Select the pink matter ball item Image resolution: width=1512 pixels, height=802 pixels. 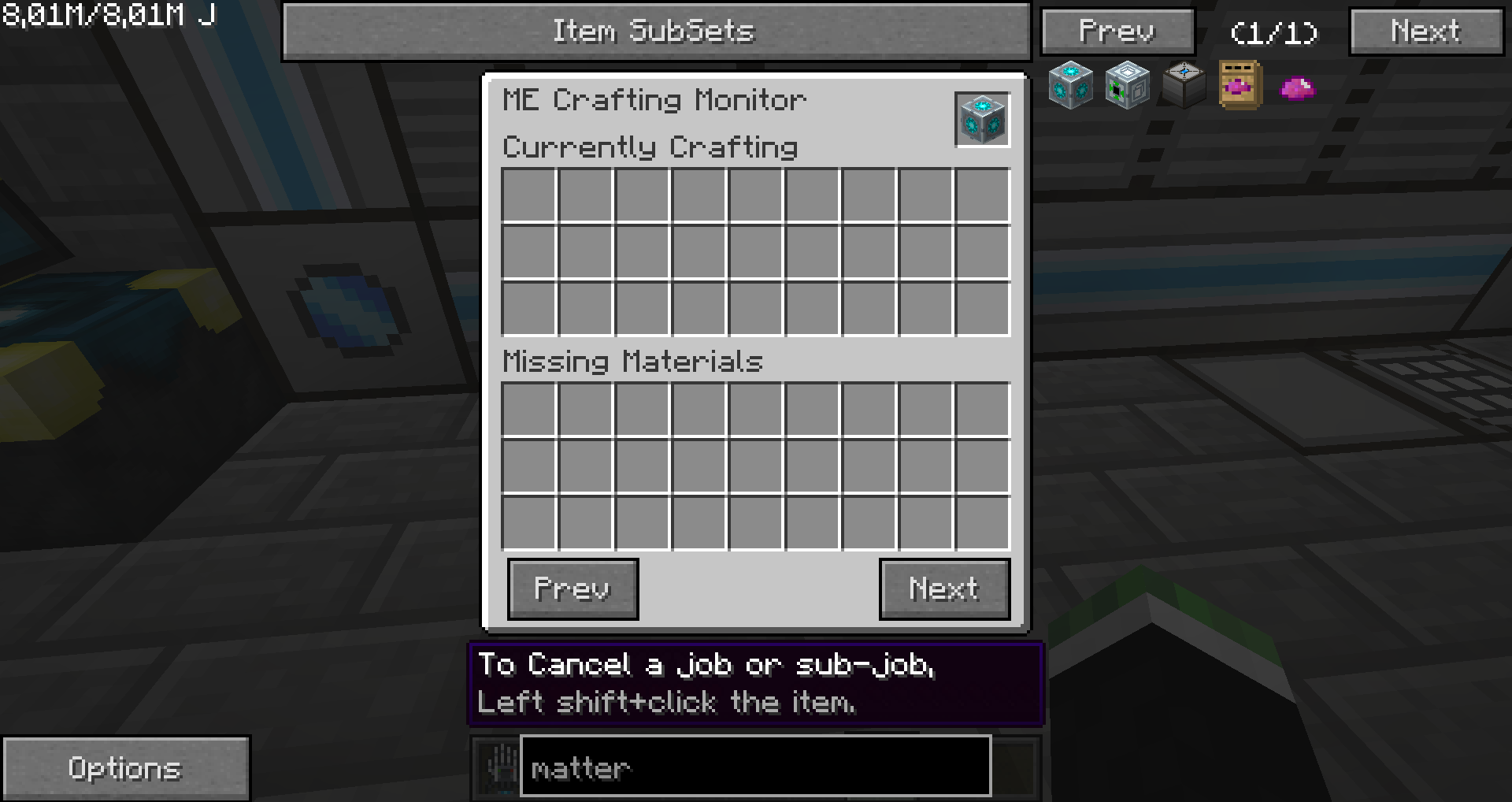tap(1297, 87)
